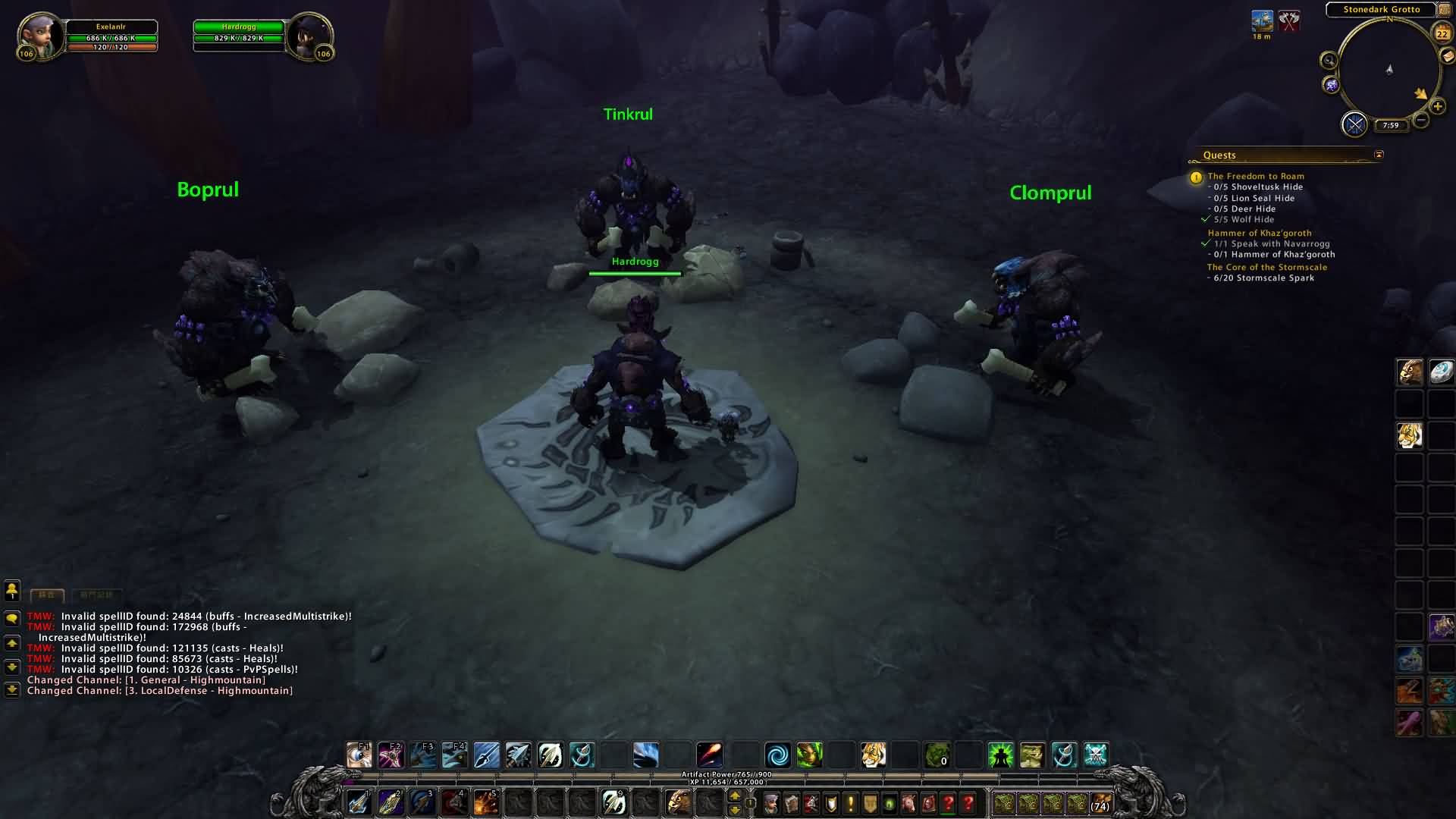Use the skull and crossbones ability

[1096, 755]
